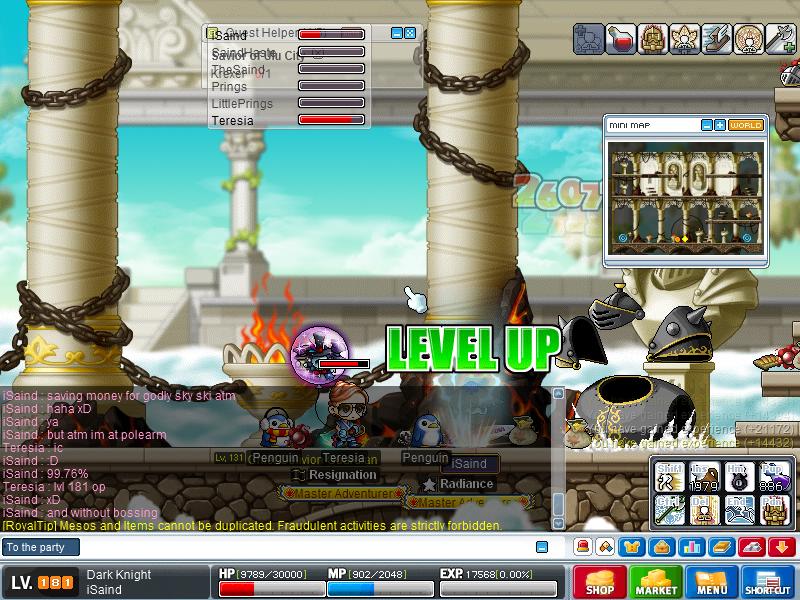Viewport: 800px width, 600px height.
Task: Open the MARKET button
Action: tap(655, 583)
